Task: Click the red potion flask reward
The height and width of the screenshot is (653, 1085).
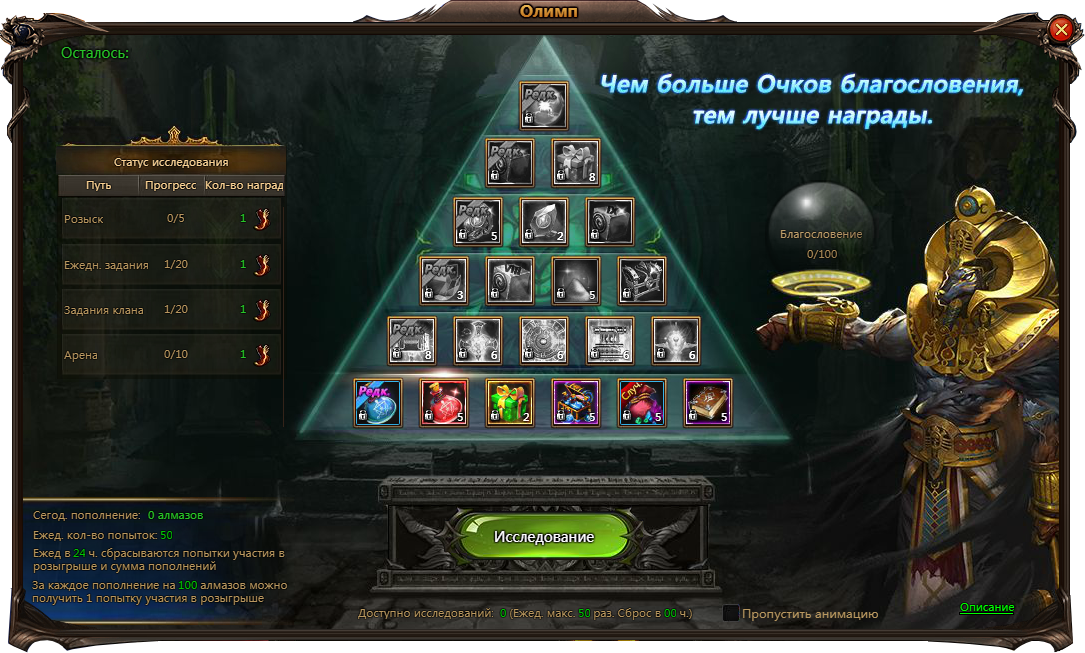Action: click(444, 403)
